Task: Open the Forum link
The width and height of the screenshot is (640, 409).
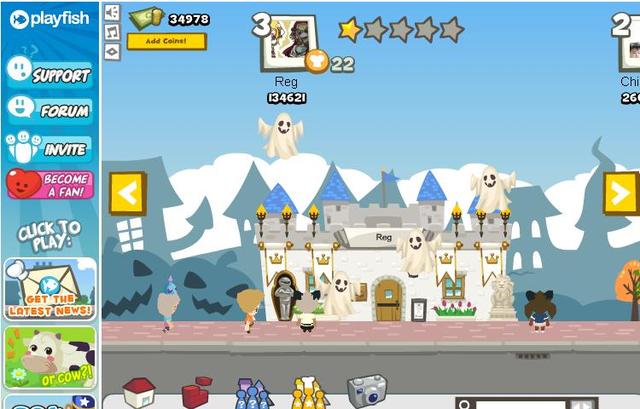Action: coord(49,110)
